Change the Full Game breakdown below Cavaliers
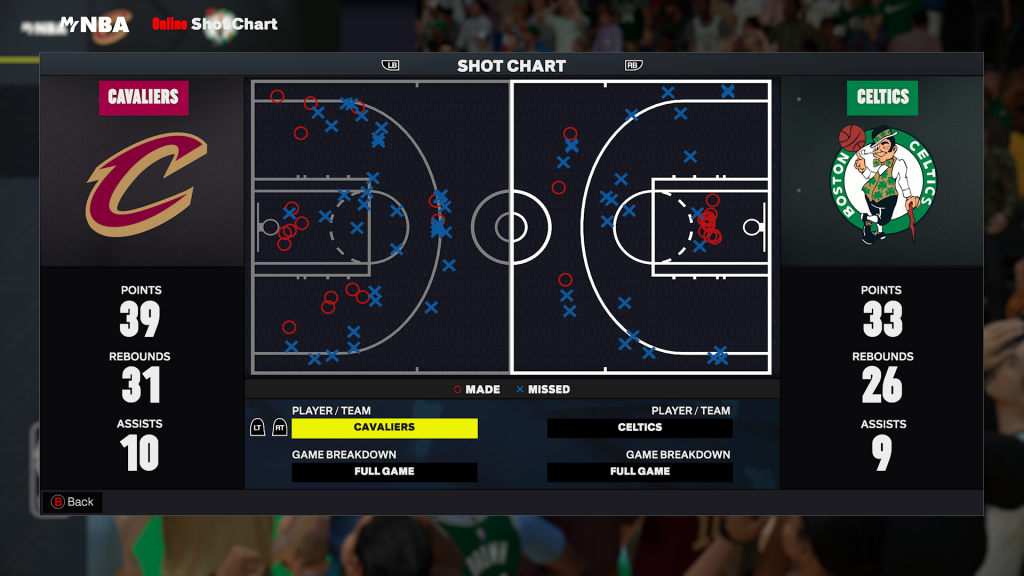Image resolution: width=1024 pixels, height=576 pixels. pos(384,472)
